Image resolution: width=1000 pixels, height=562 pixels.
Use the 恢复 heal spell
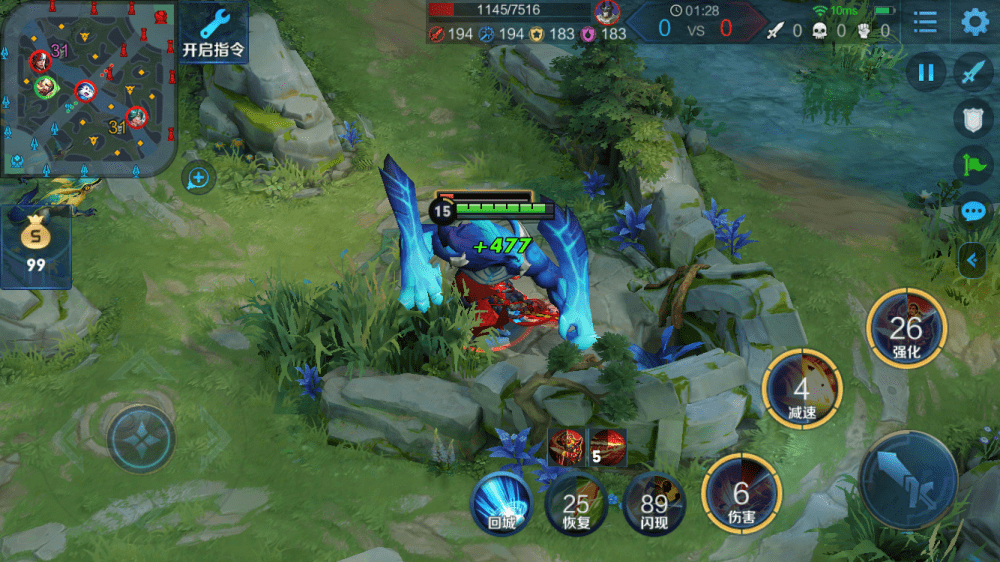pyautogui.click(x=576, y=505)
